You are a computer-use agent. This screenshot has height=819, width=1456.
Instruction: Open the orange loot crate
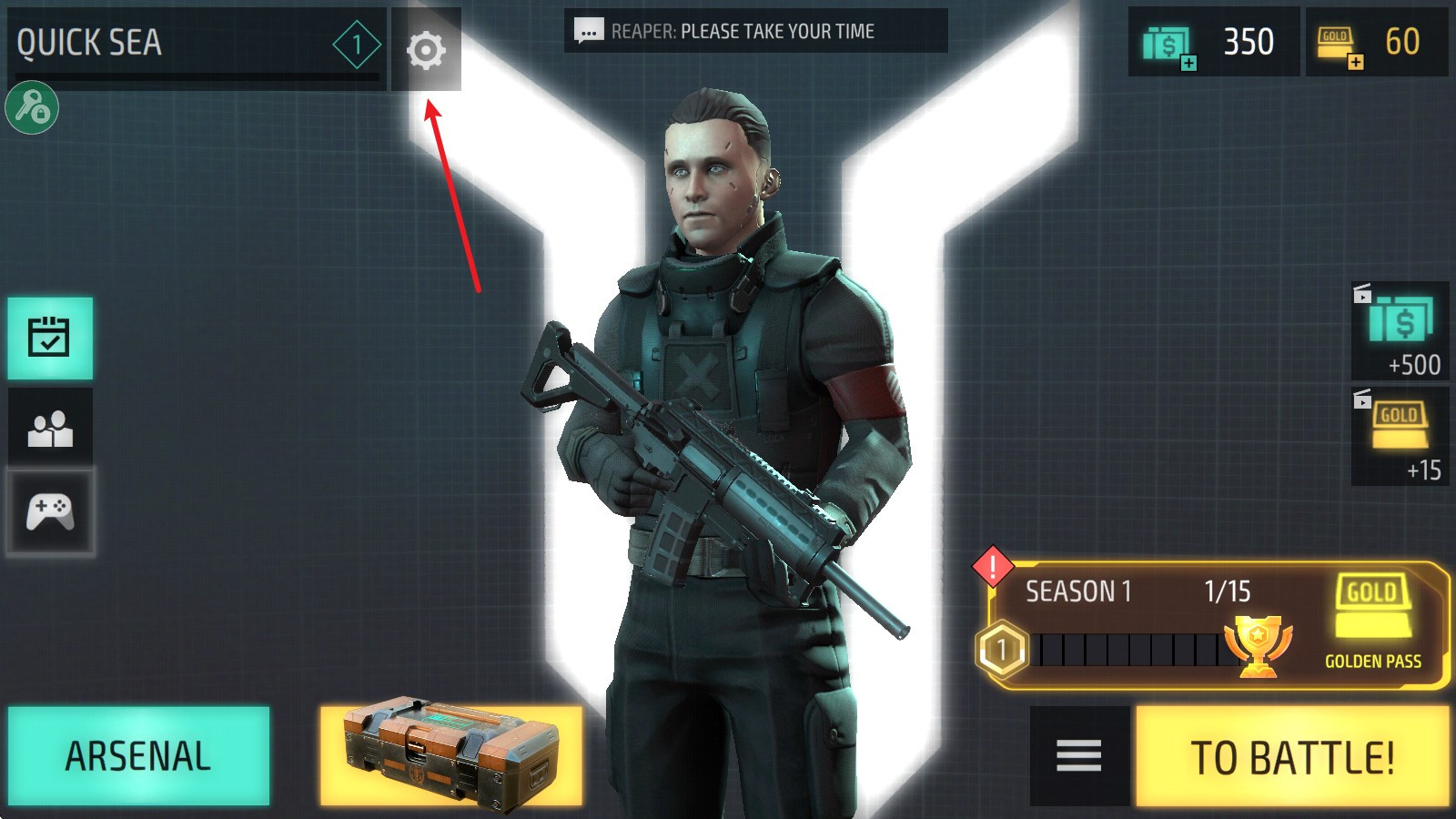click(450, 756)
